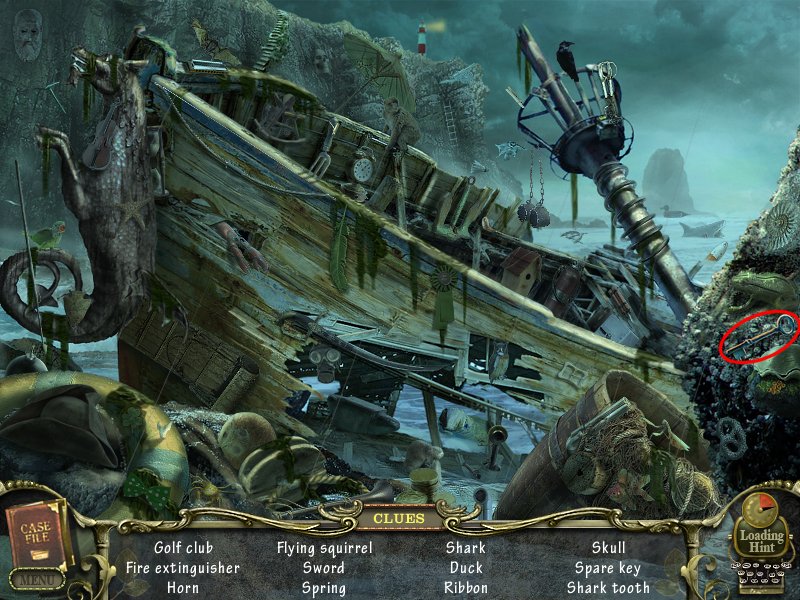The image size is (800, 600).
Task: Choose the Skull clue entry
Action: pyautogui.click(x=608, y=548)
